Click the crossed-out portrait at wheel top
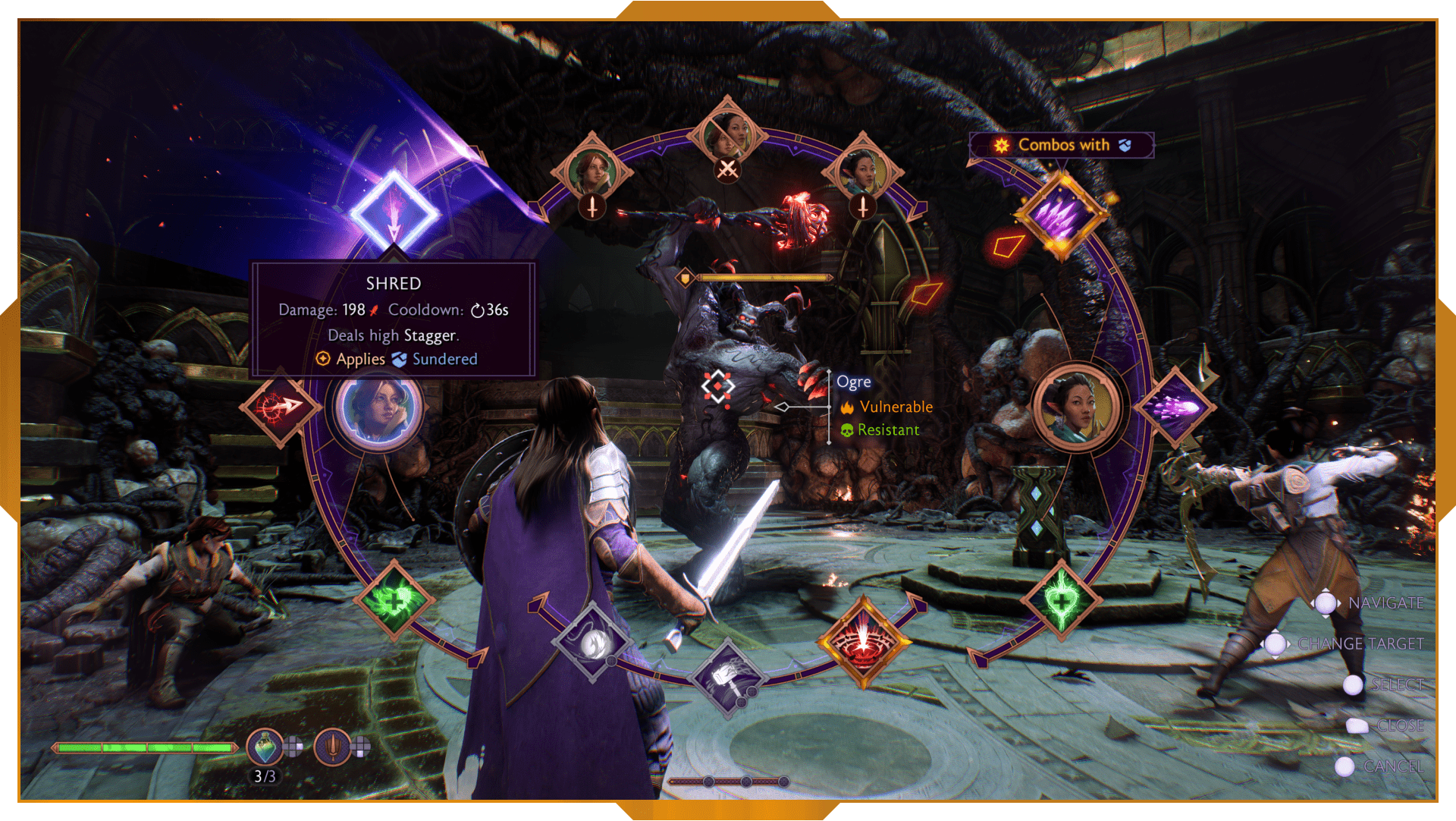1456x821 pixels. click(727, 137)
